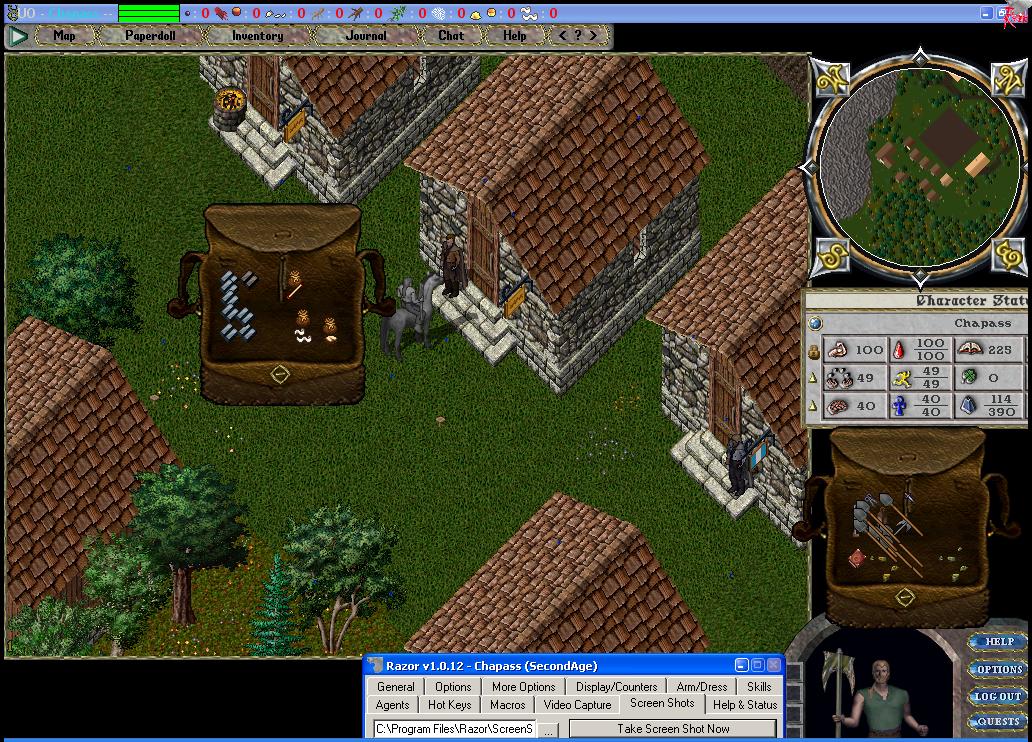Viewport: 1032px width, 742px height.
Task: Click Take Screen Shot Now button
Action: tap(673, 729)
